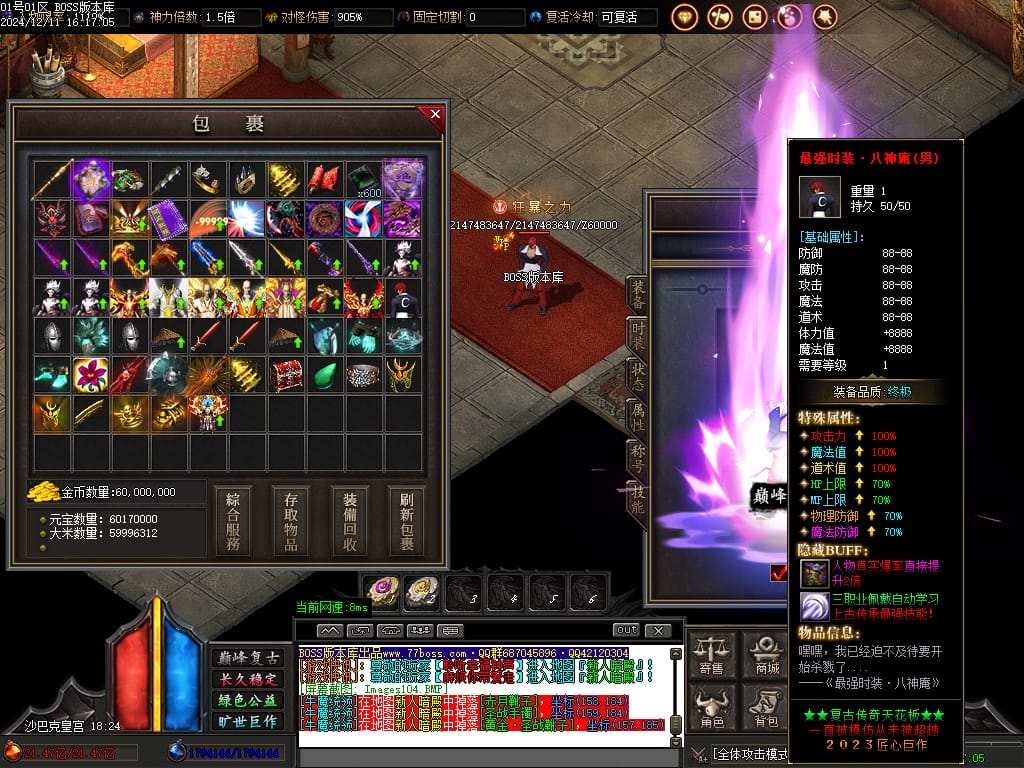
Task: Click the 绿色公益 button
Action: pos(246,700)
